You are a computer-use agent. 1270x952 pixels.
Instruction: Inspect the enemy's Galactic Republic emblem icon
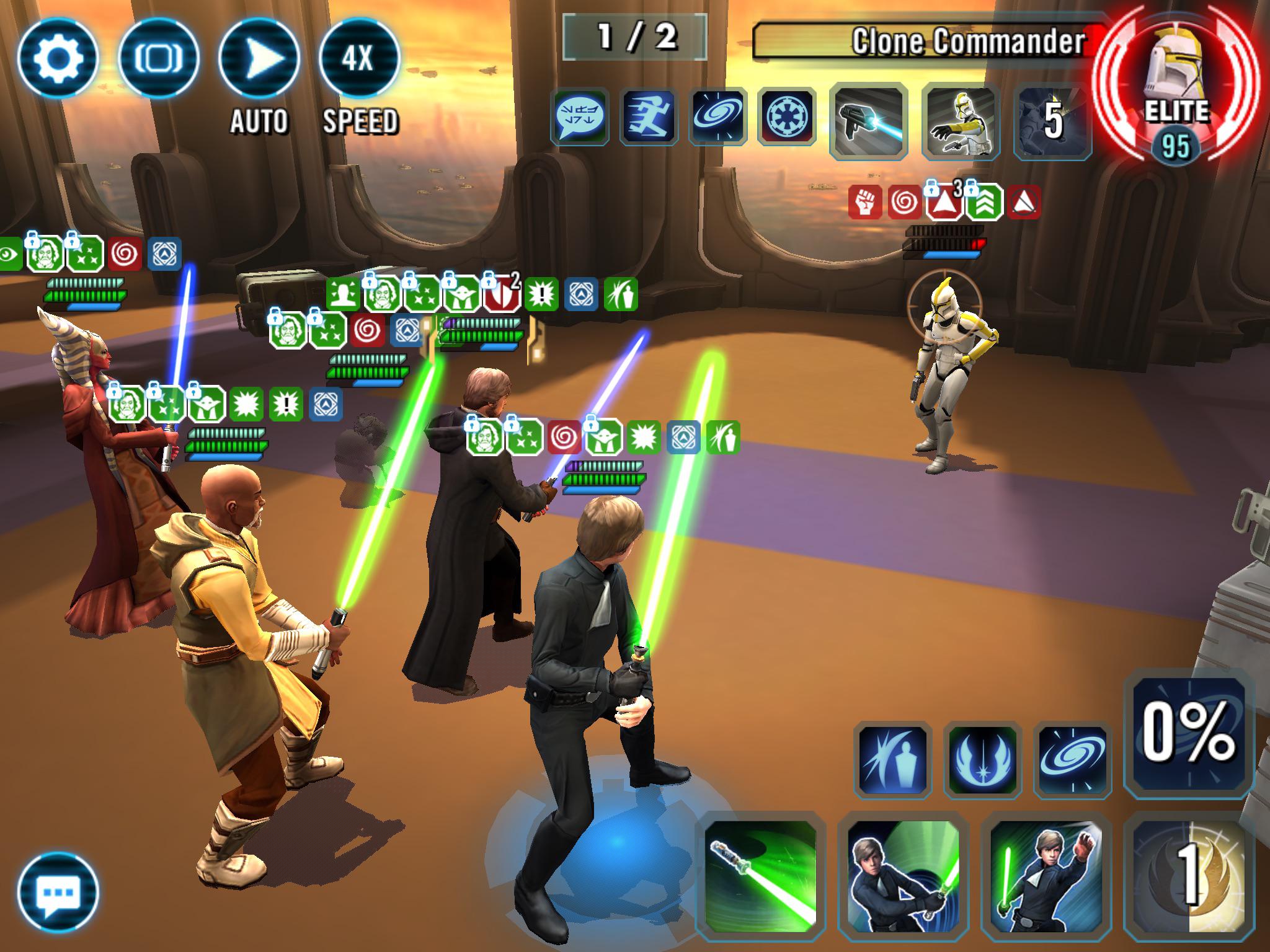pos(788,118)
